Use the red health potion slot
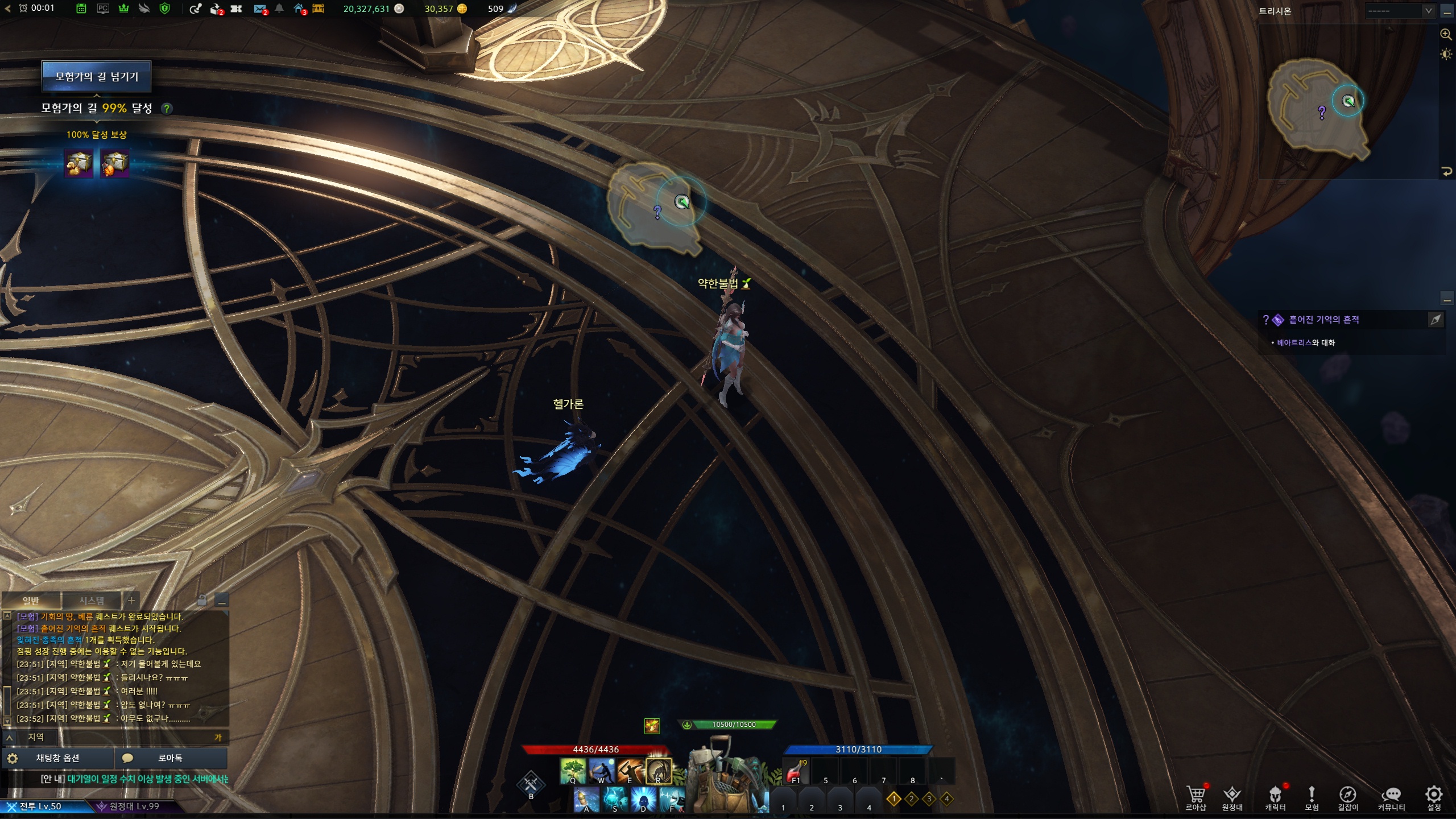This screenshot has height=819, width=1456. (796, 772)
